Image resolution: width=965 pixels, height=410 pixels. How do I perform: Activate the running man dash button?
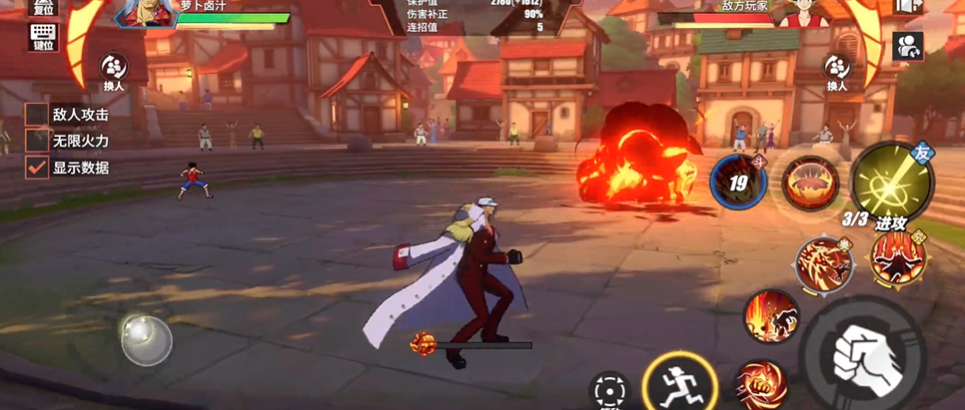tap(672, 382)
